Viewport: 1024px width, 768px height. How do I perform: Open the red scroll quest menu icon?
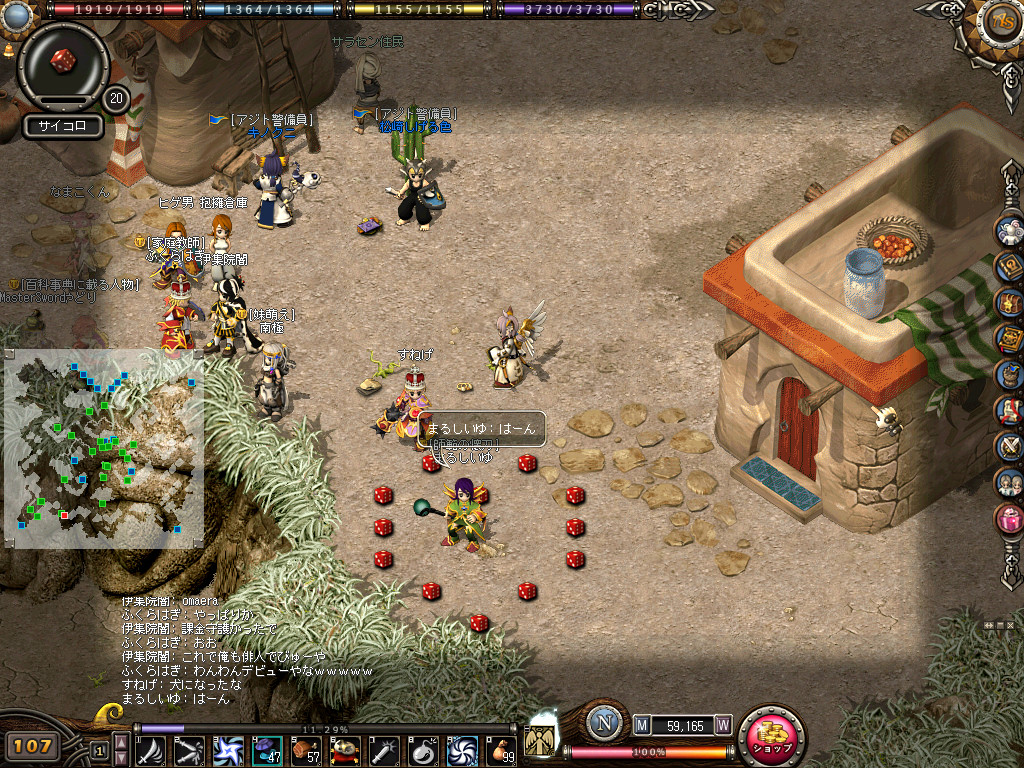click(x=1010, y=410)
